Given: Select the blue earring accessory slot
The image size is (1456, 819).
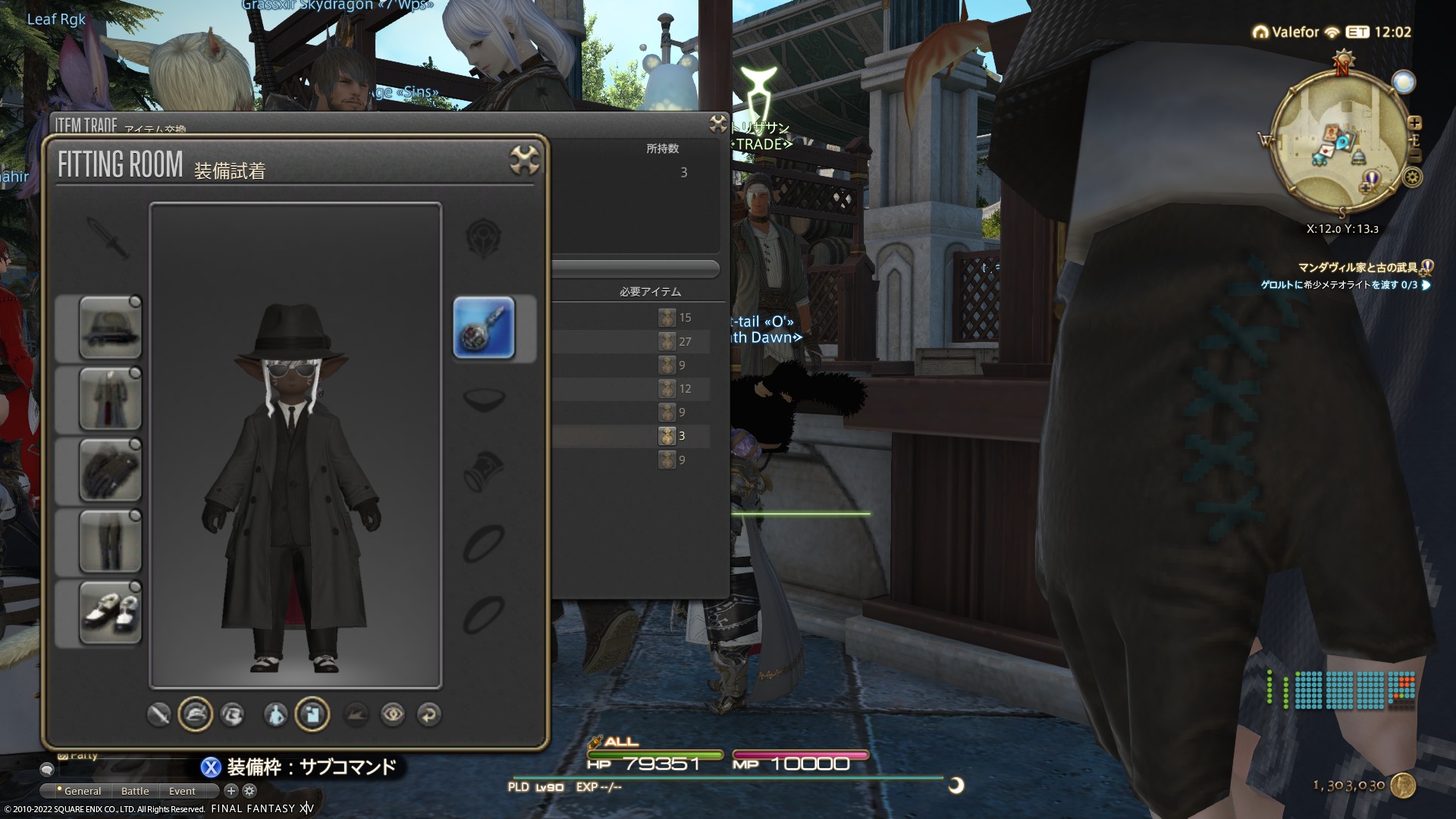Looking at the screenshot, I should [x=484, y=328].
